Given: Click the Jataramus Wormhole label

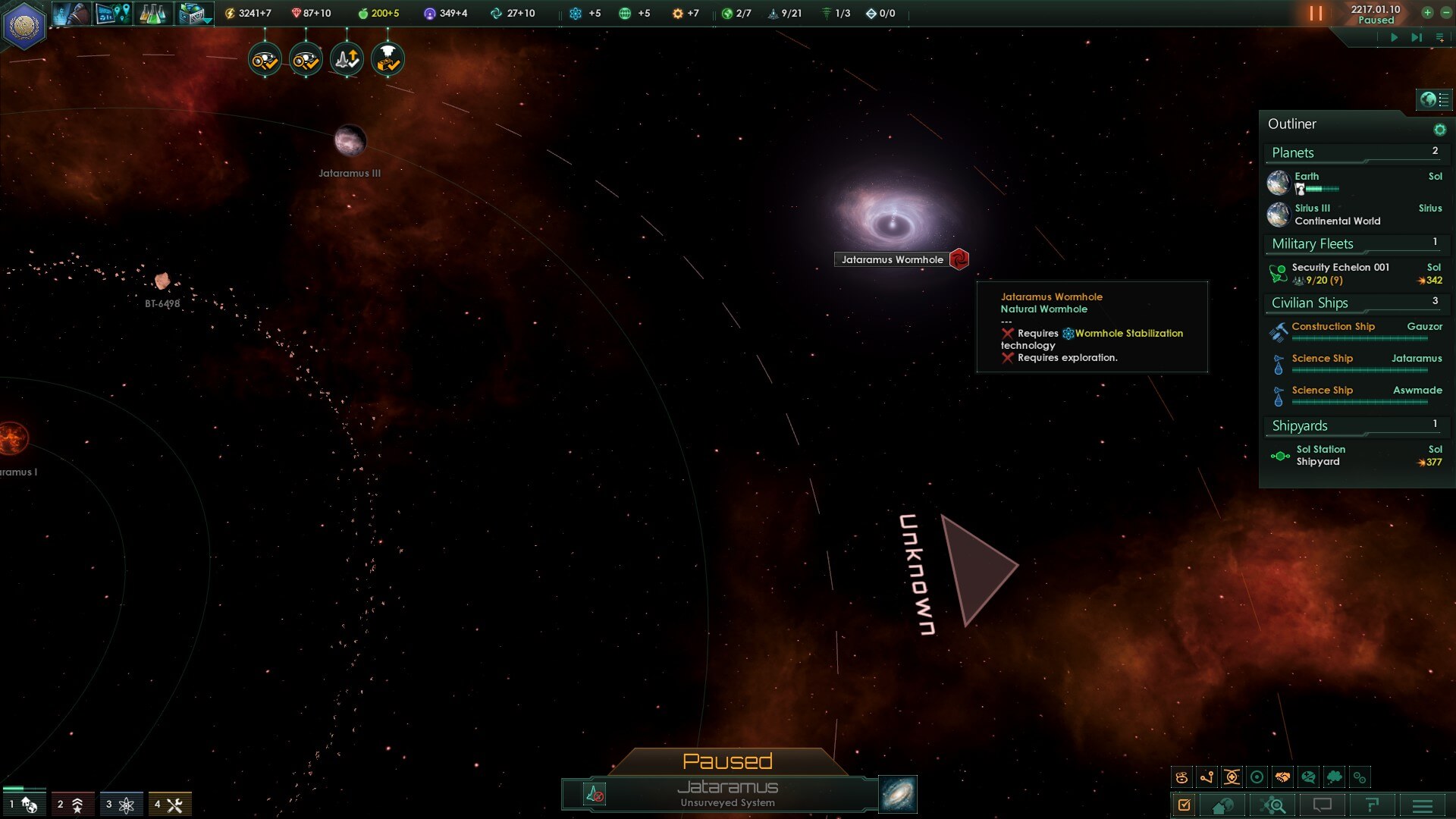Looking at the screenshot, I should click(x=892, y=259).
